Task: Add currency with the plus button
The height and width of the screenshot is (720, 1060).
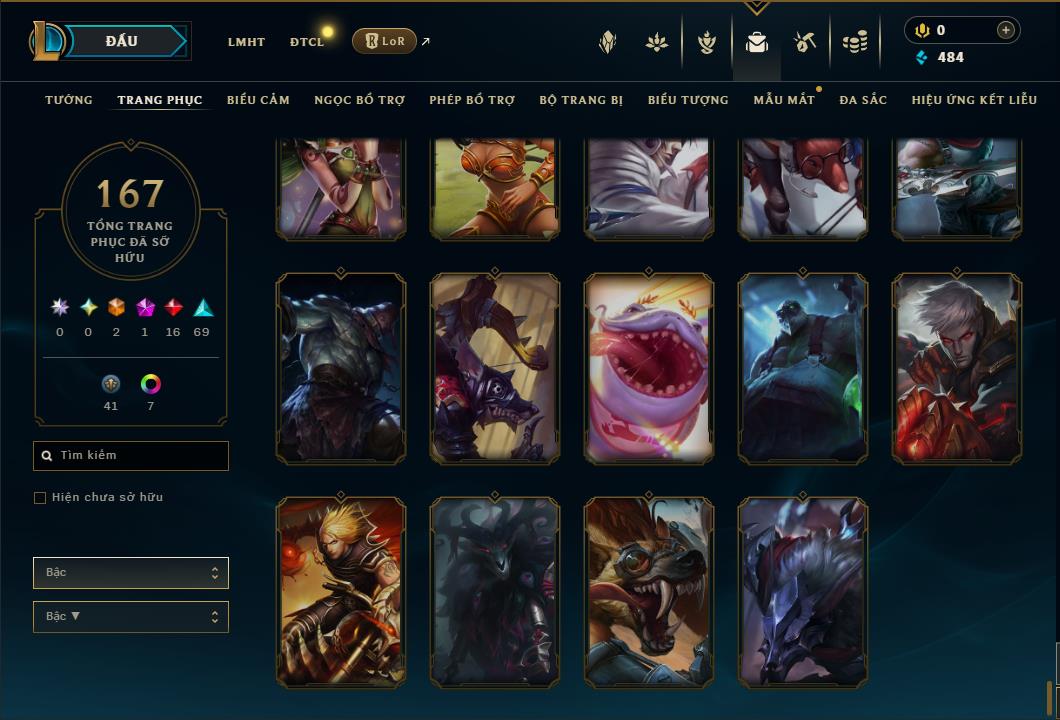Action: 1005,30
